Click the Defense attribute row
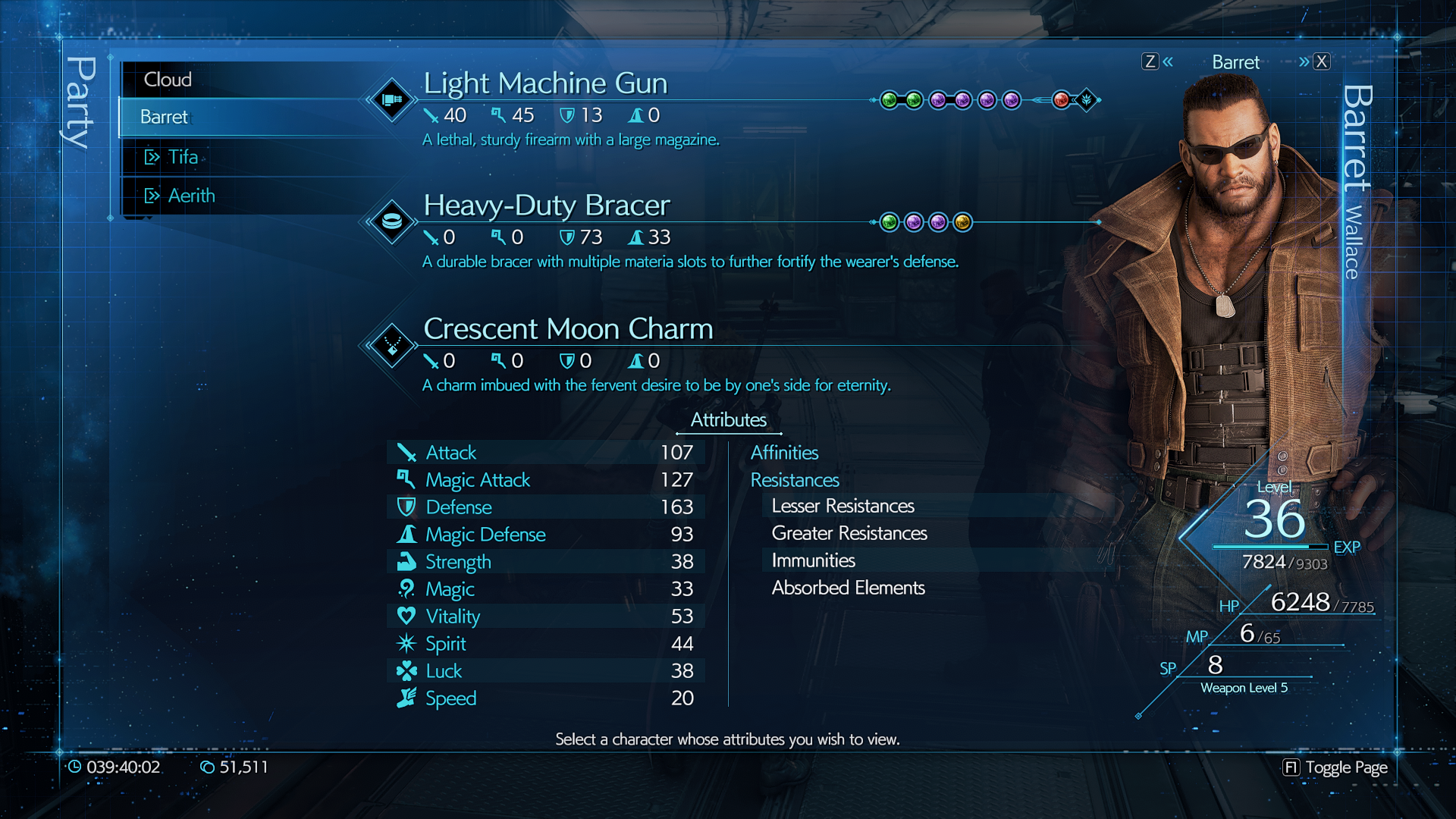The width and height of the screenshot is (1456, 819). point(546,507)
